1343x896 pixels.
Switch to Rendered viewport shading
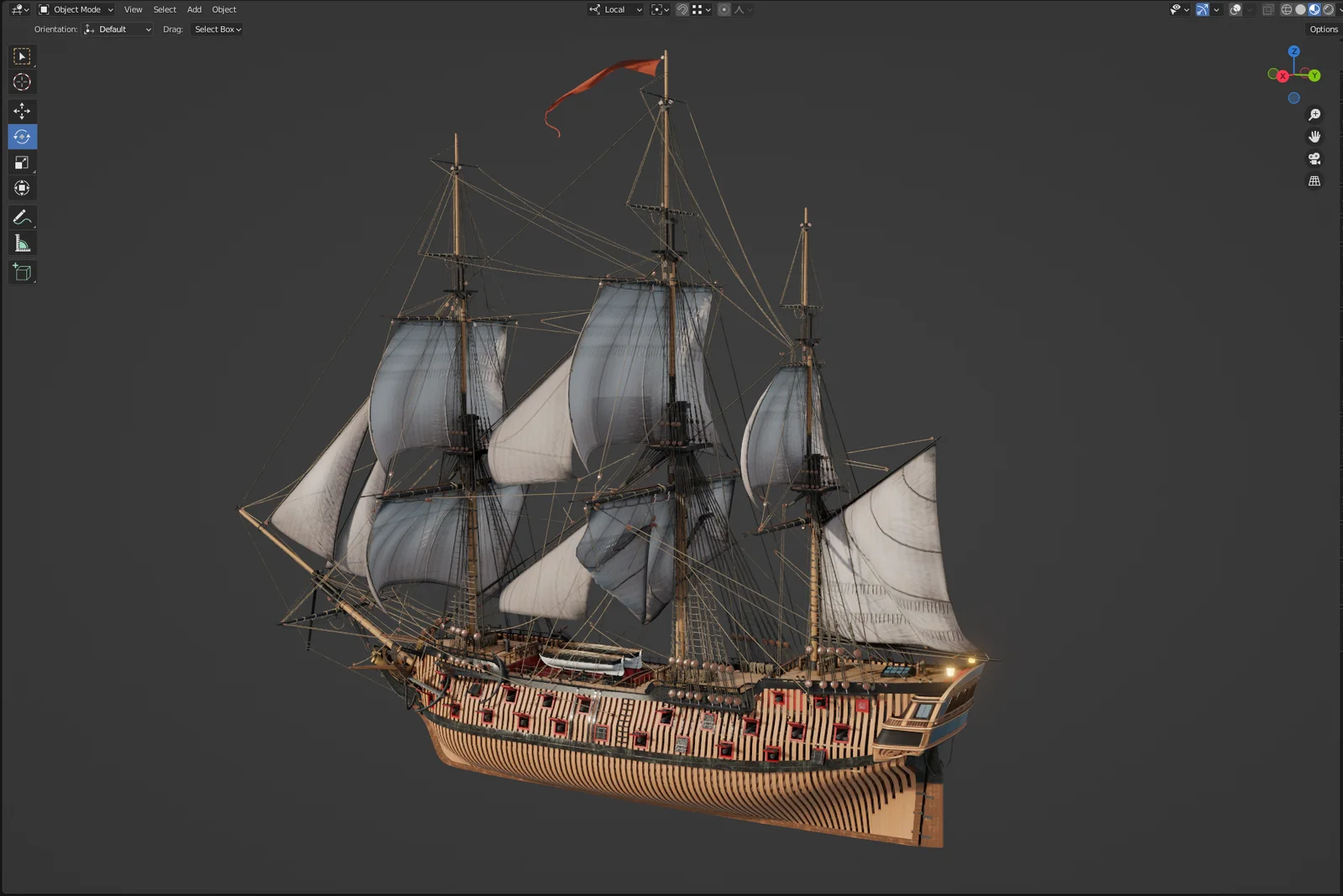tap(1329, 9)
